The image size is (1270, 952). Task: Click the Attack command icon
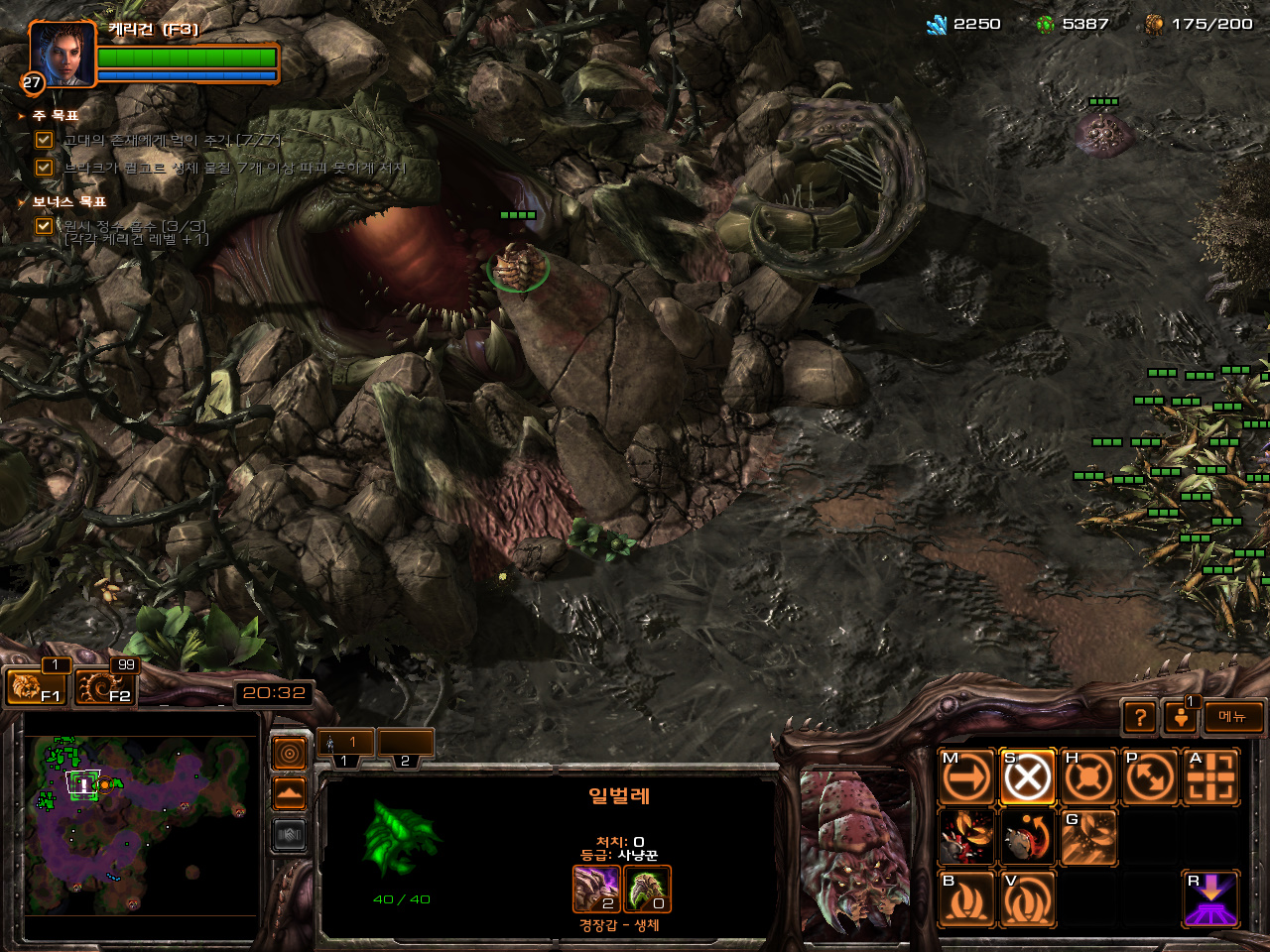[1210, 777]
